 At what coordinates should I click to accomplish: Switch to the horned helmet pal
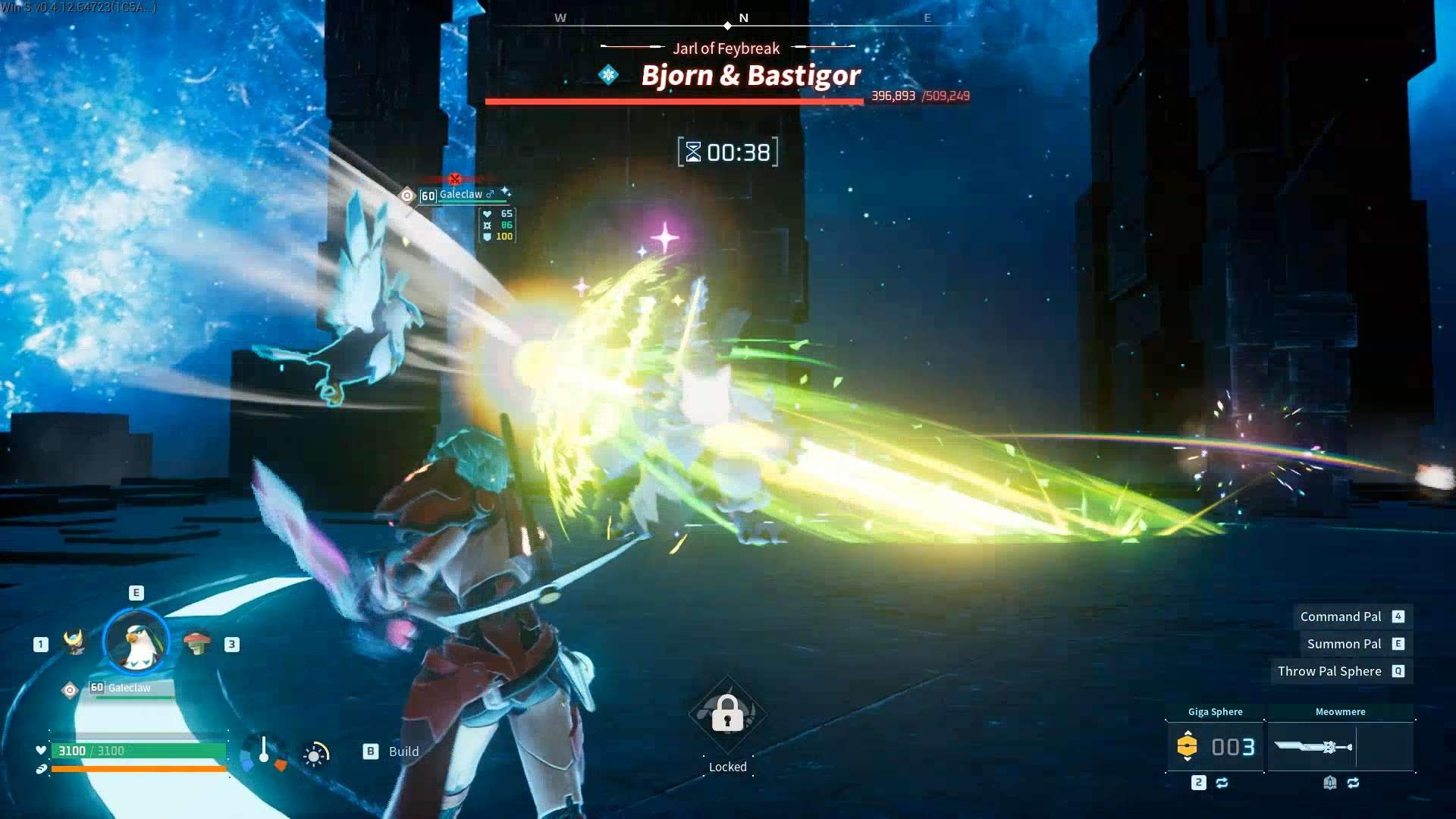[x=74, y=643]
